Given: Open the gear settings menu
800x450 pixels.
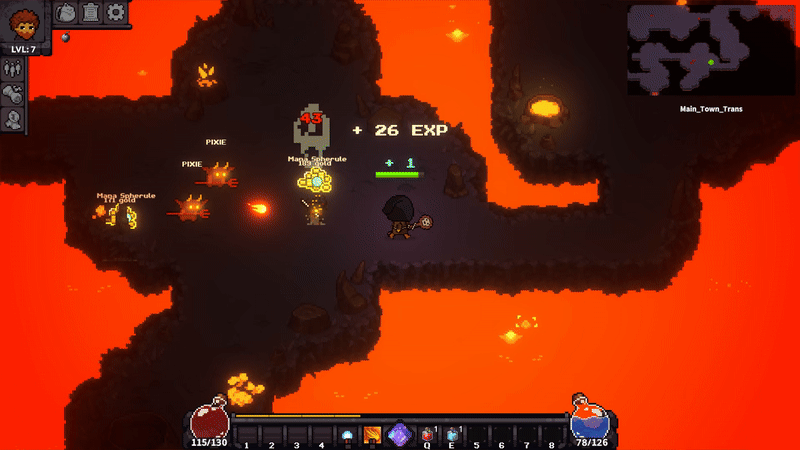Looking at the screenshot, I should click(x=116, y=13).
